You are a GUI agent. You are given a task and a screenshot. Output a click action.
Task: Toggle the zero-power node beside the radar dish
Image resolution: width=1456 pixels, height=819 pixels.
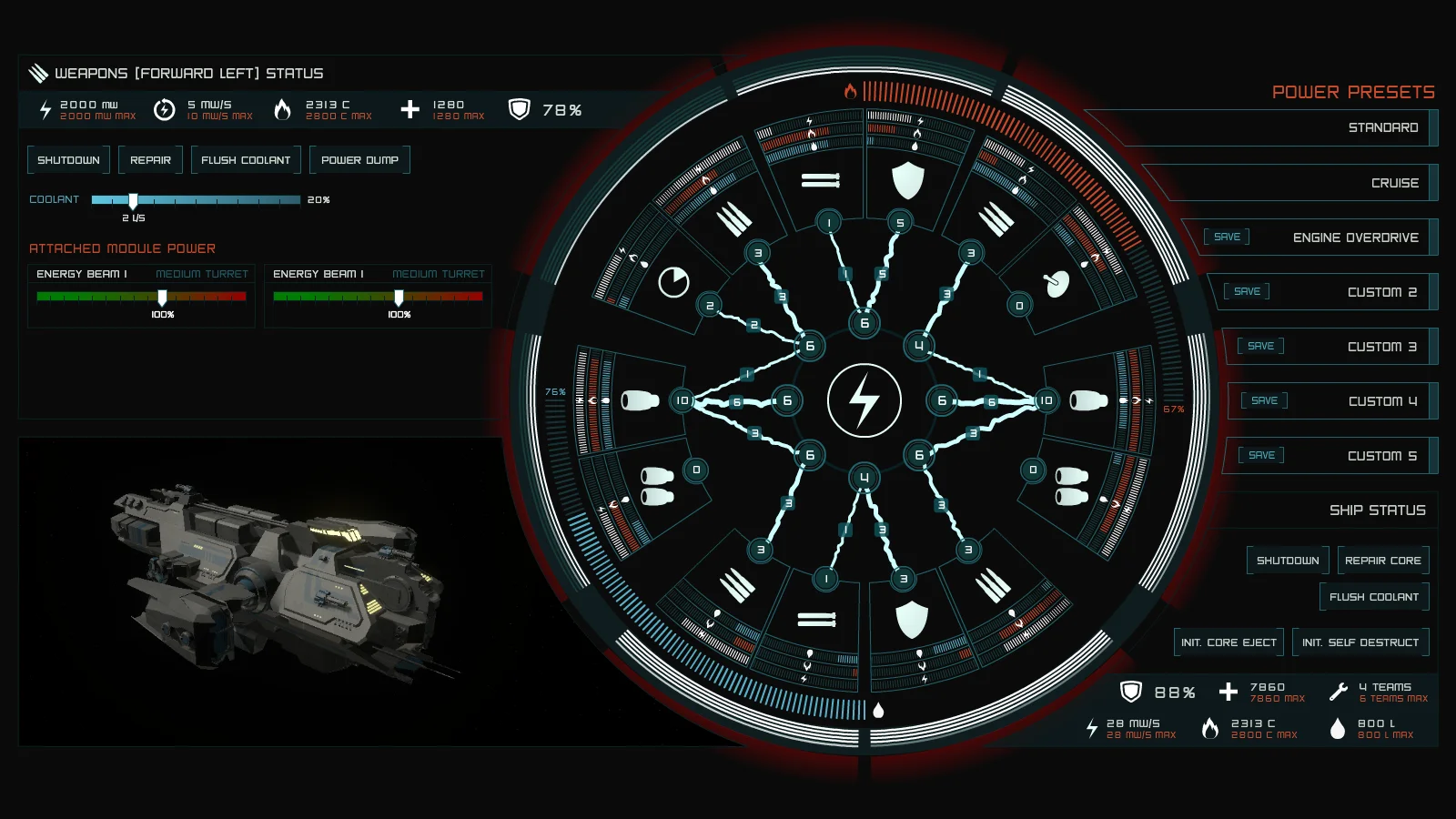[1019, 306]
